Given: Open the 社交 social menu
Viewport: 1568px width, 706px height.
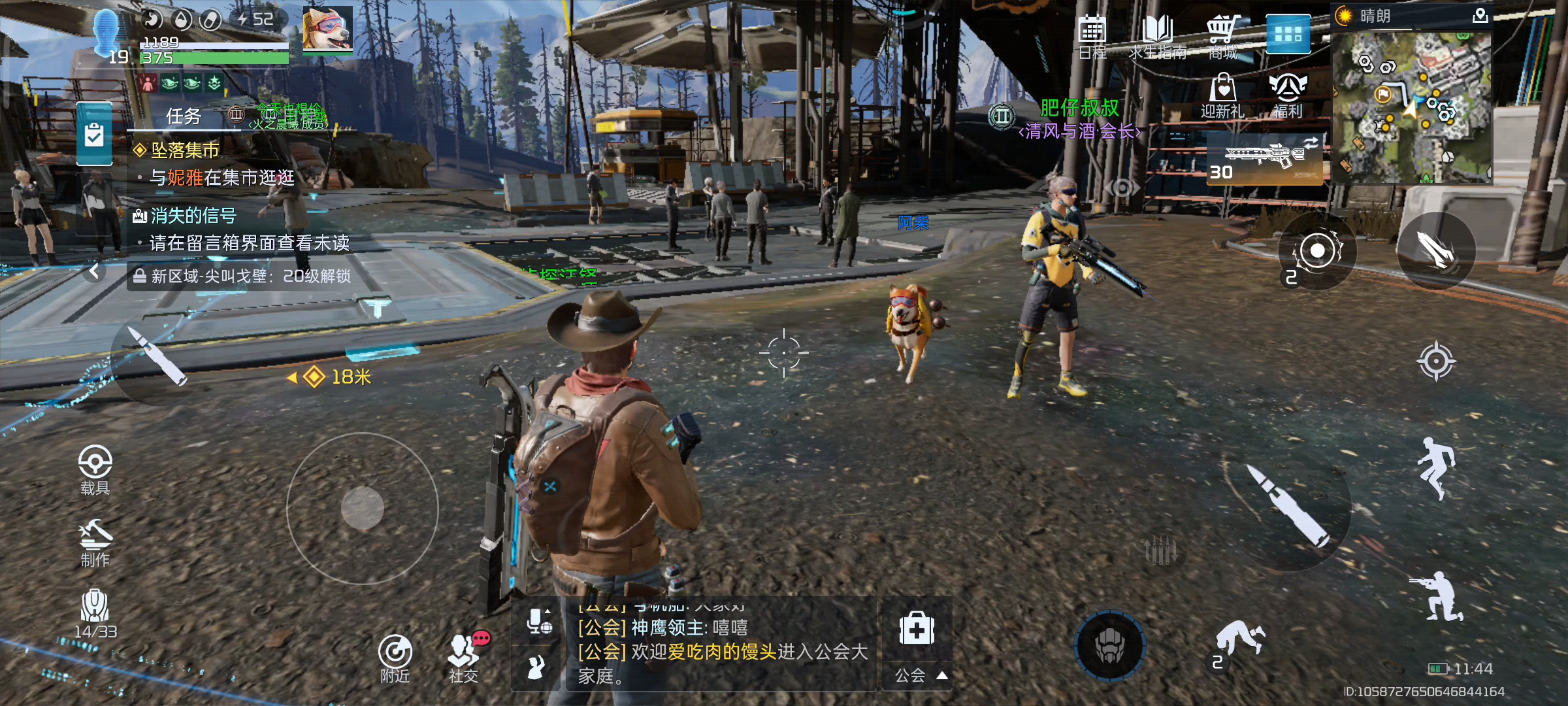Looking at the screenshot, I should (x=464, y=658).
